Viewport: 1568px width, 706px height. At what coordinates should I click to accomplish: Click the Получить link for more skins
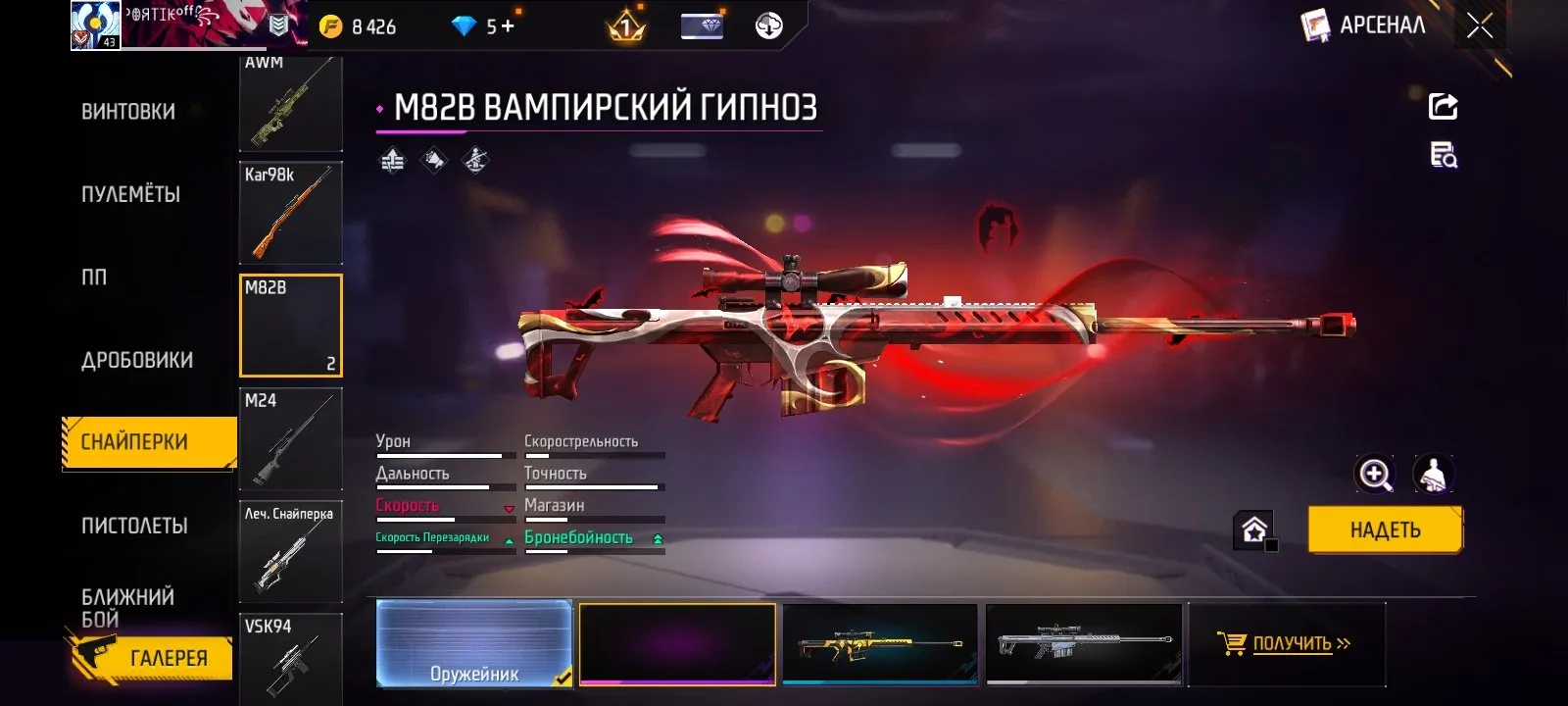coord(1292,643)
